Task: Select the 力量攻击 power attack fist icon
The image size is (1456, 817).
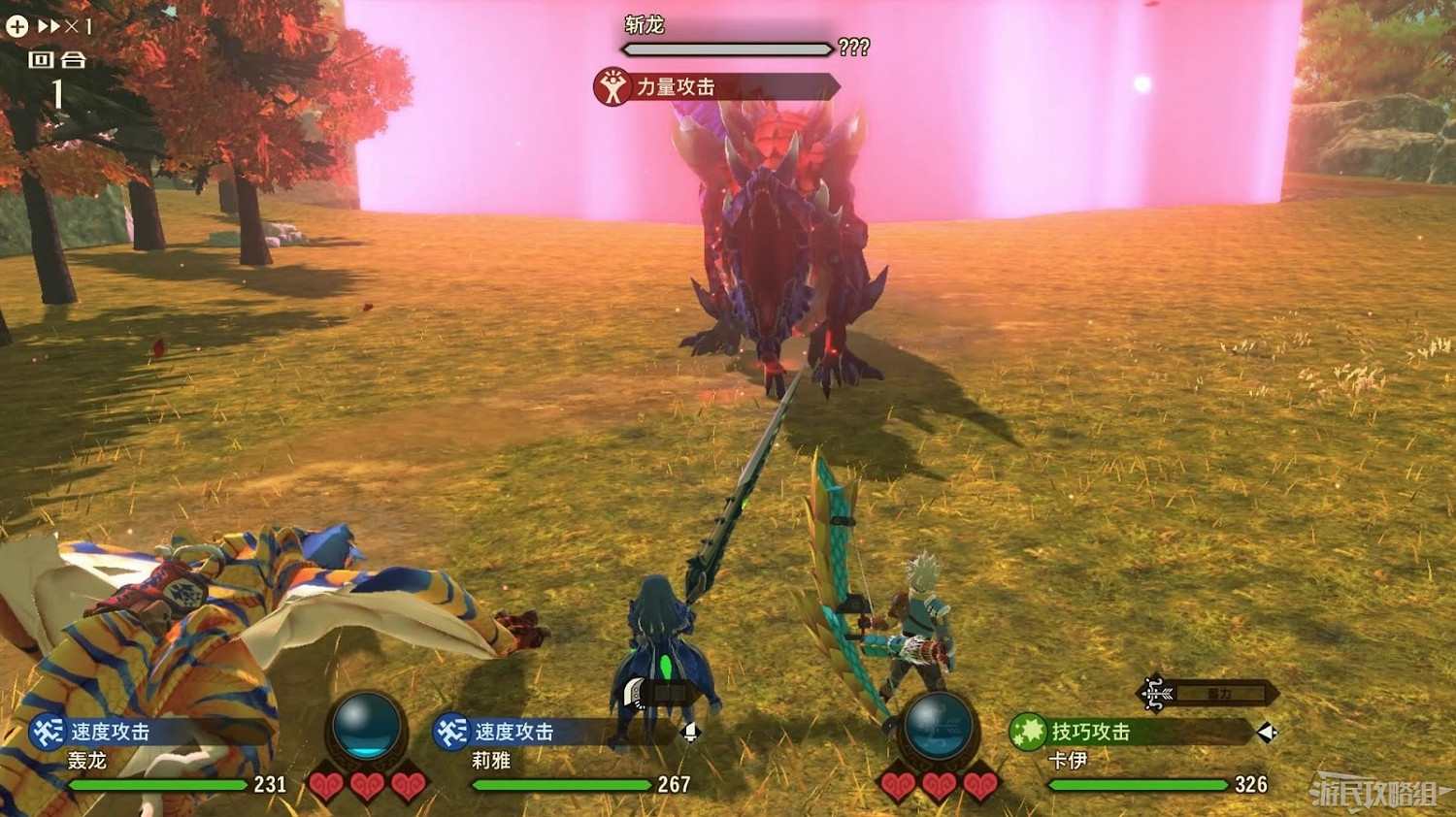Action: point(612,85)
